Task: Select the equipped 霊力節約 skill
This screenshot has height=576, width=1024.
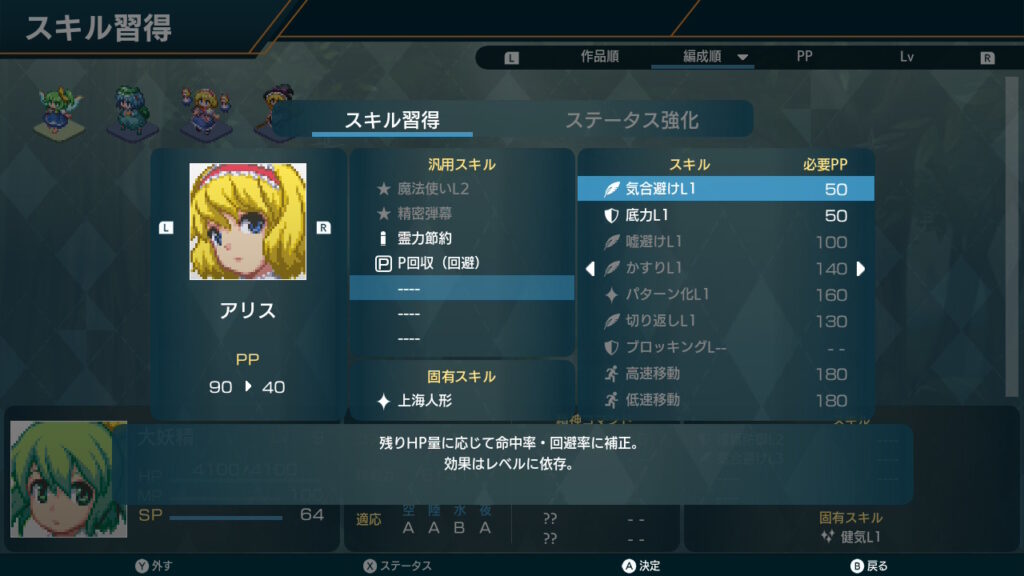Action: click(x=461, y=240)
